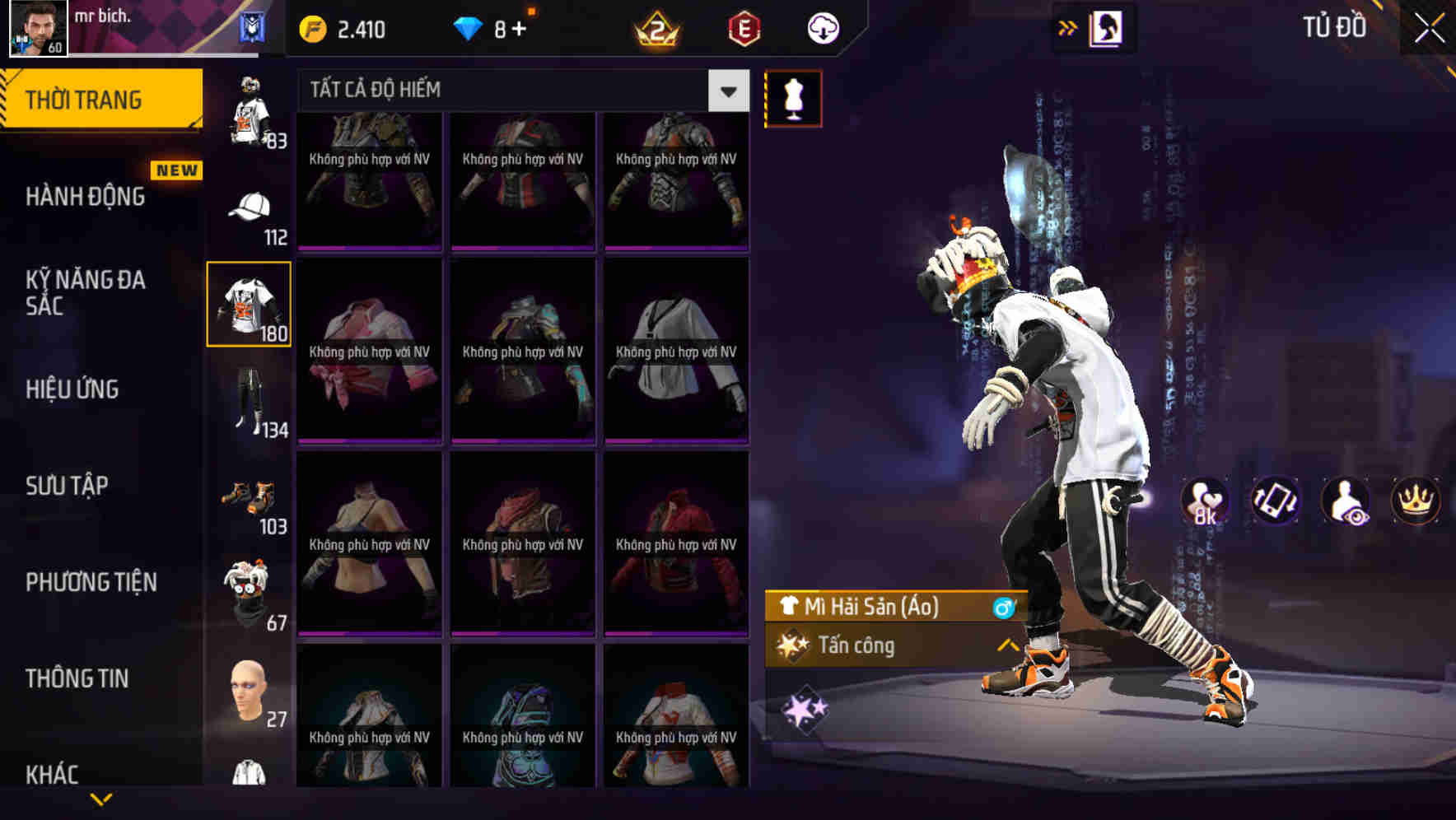Screen dimensions: 1456x820
Task: Select the selected 180 shirt thumbnail
Action: pyautogui.click(x=249, y=305)
